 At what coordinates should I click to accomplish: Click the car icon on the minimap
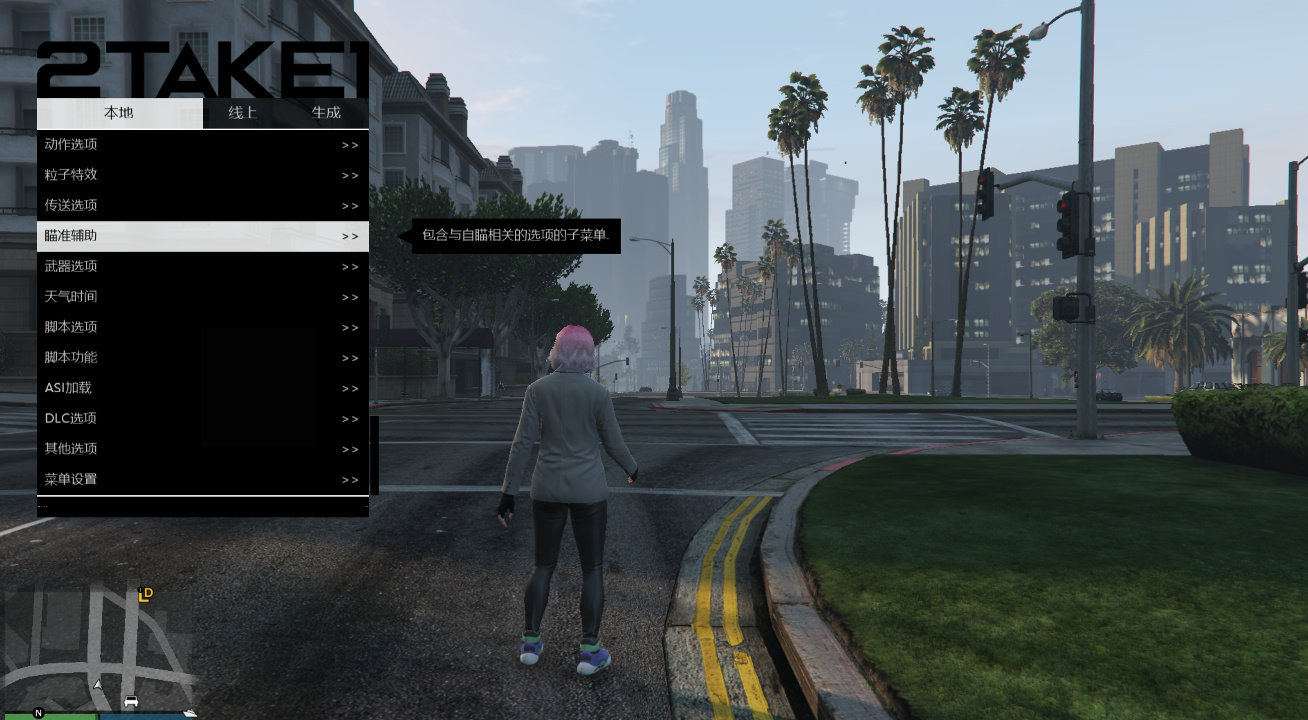coord(131,701)
